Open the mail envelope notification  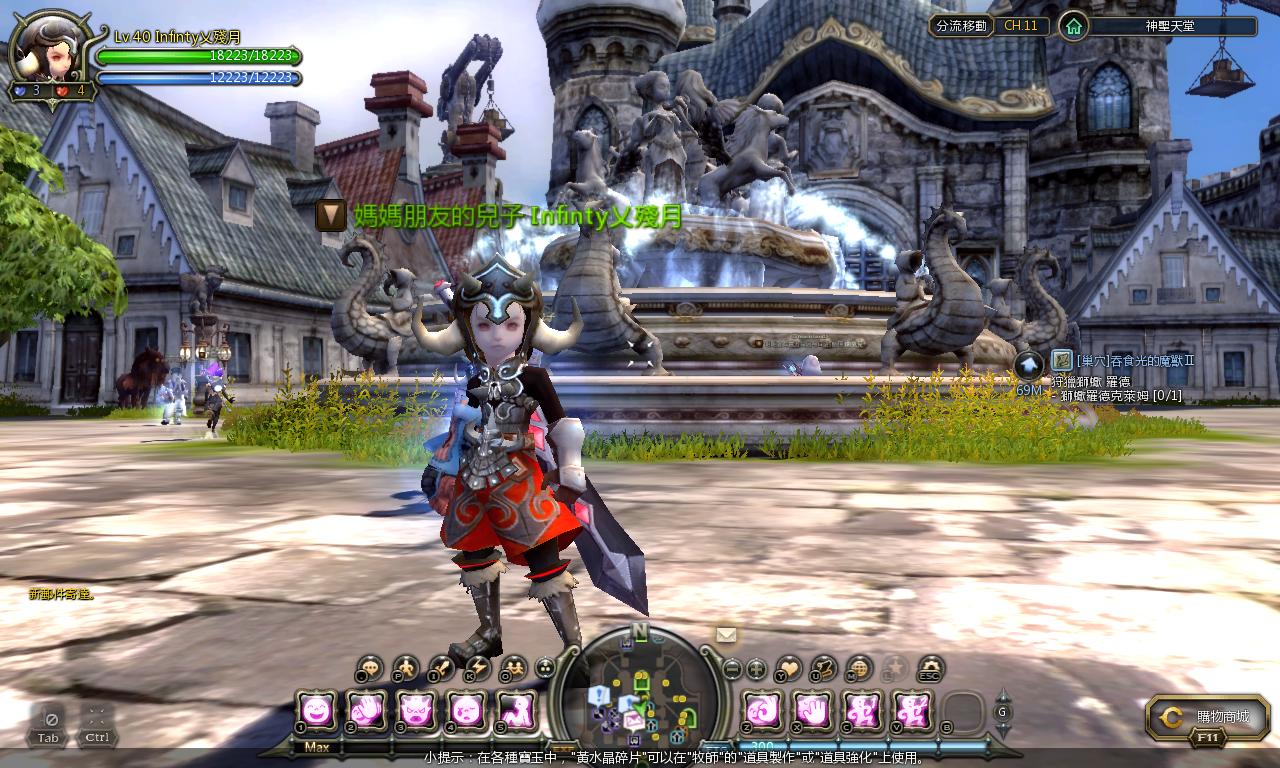point(726,634)
